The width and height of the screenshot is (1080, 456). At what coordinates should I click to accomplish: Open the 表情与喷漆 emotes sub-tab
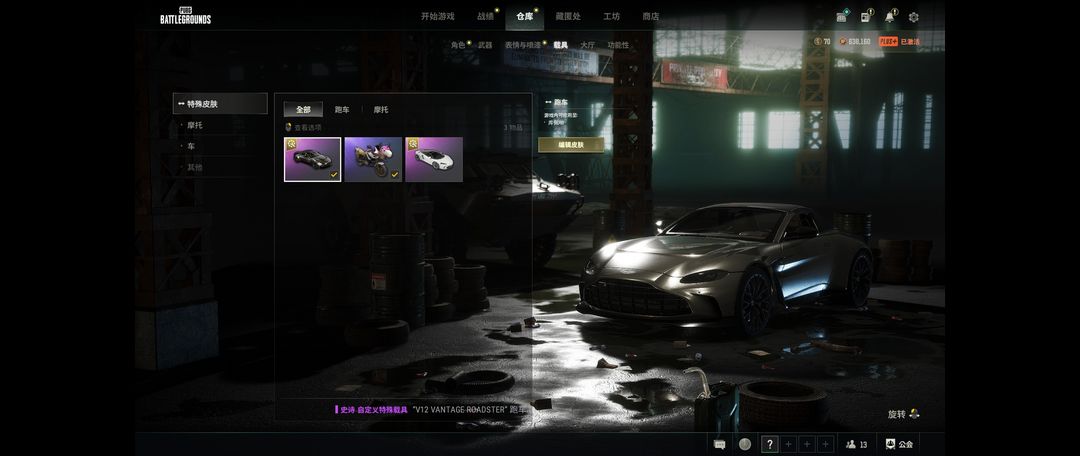(x=522, y=45)
